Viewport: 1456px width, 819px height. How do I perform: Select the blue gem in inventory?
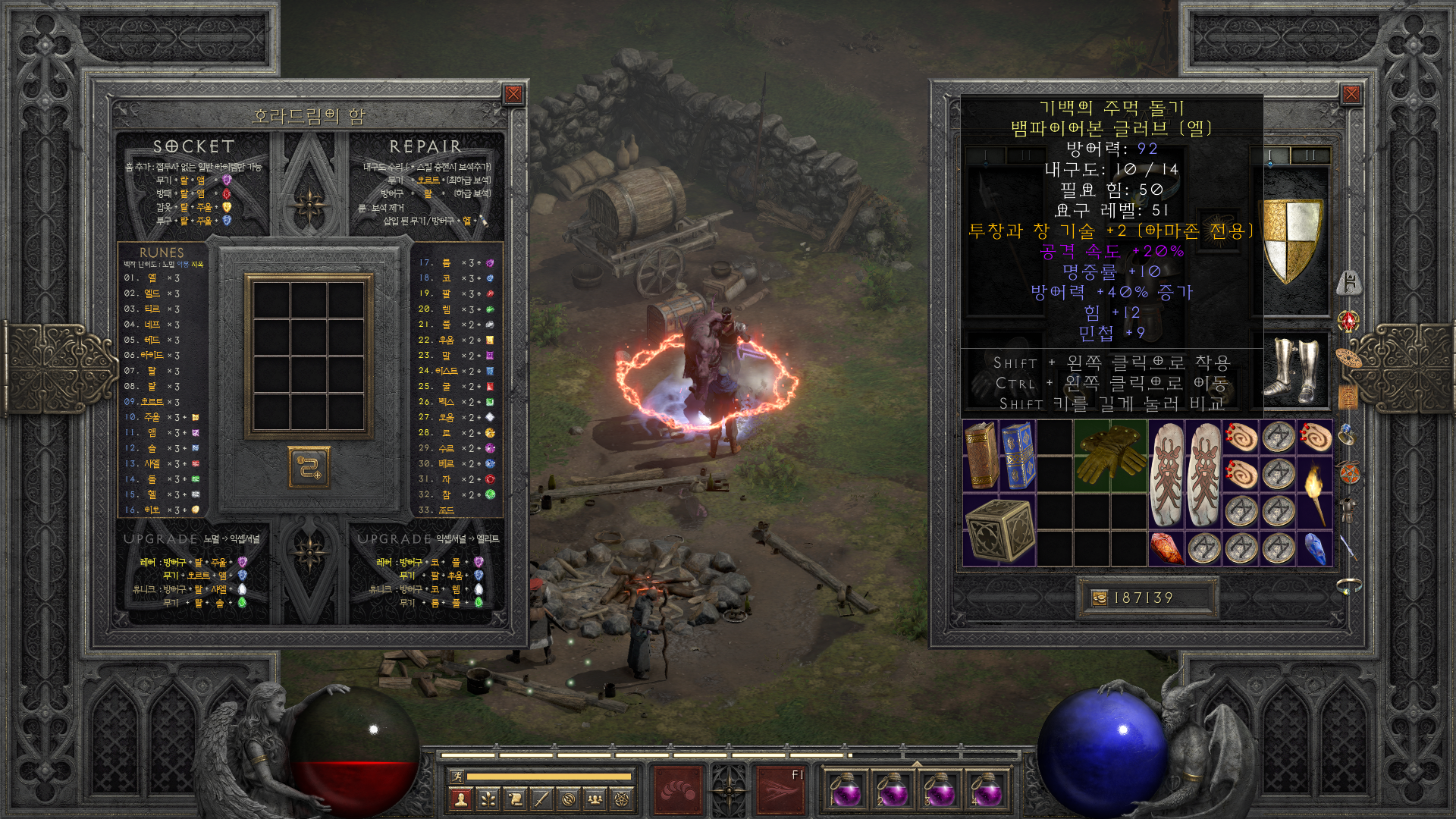pyautogui.click(x=1314, y=548)
